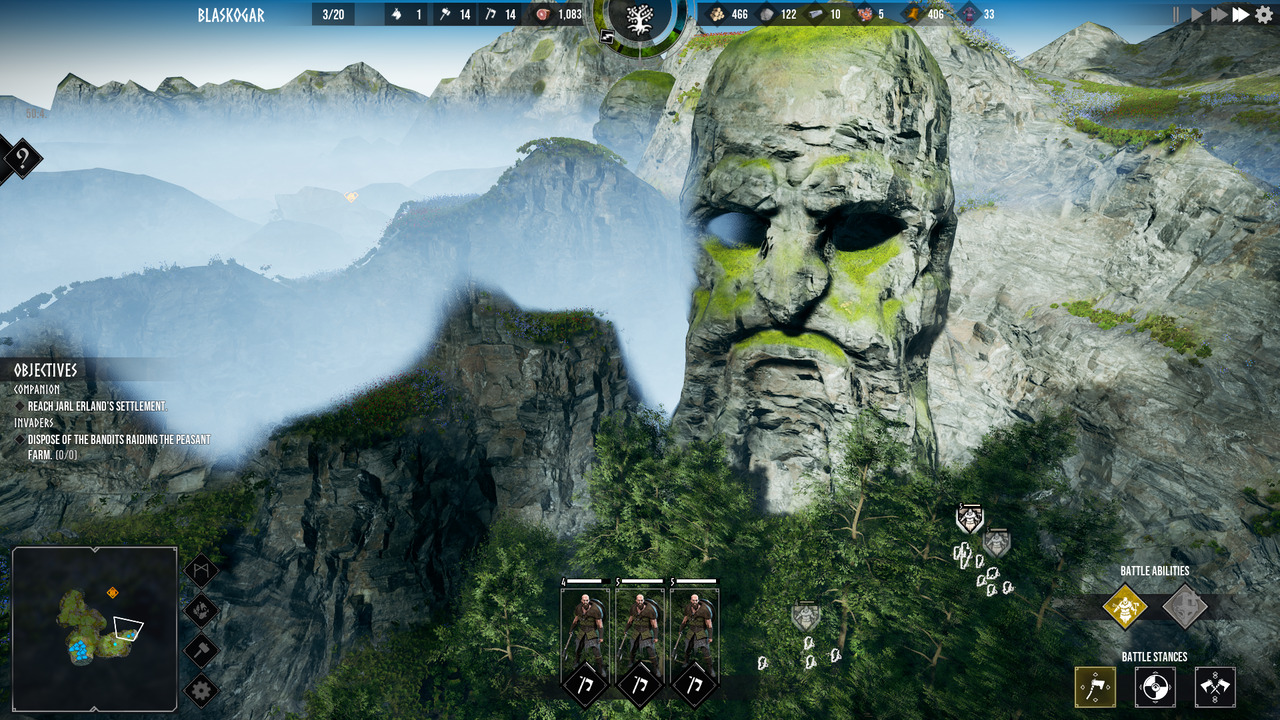
Task: Pause the game speed
Action: pyautogui.click(x=1177, y=14)
